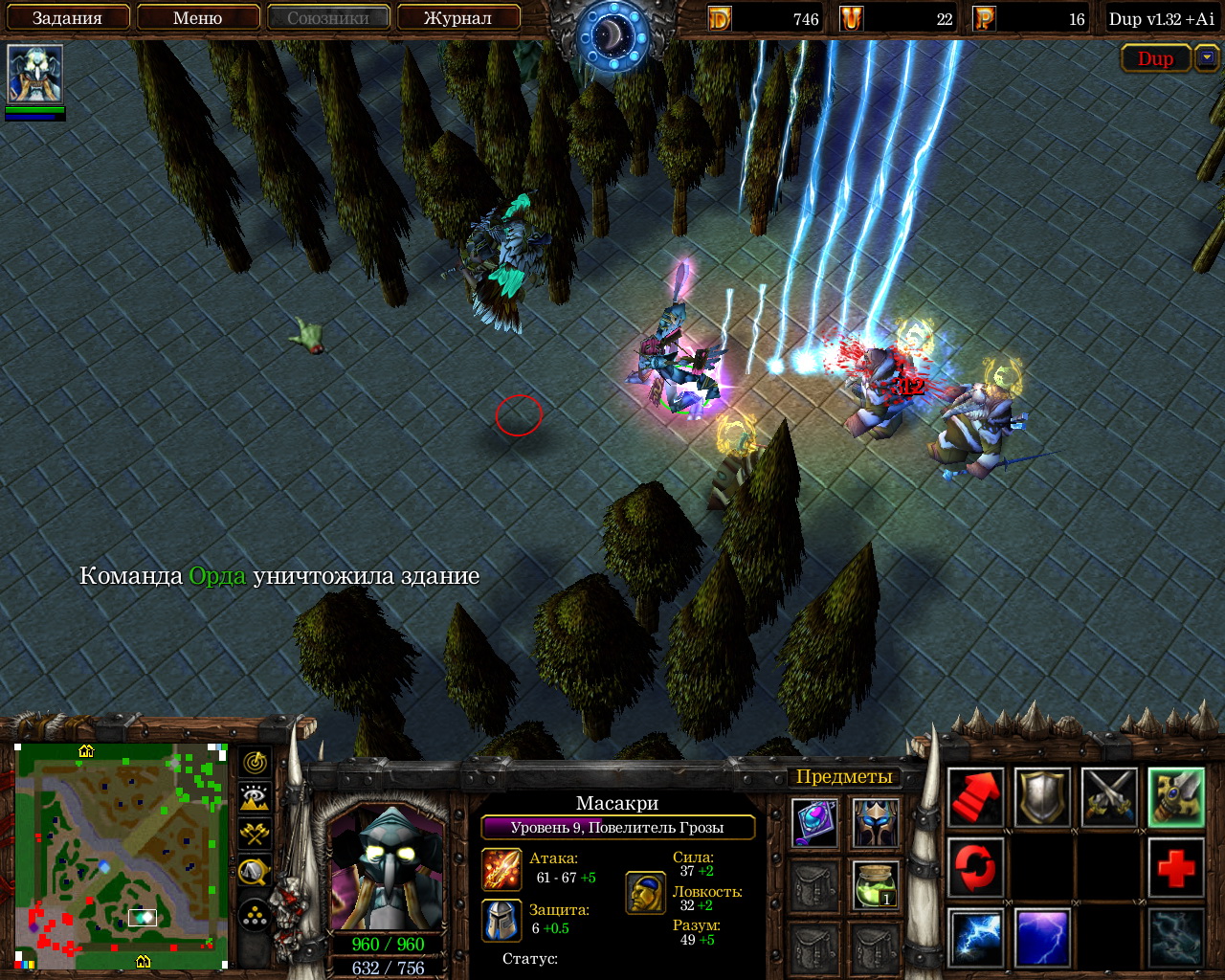Cast the chain lightning ability
The height and width of the screenshot is (980, 1225).
click(x=975, y=936)
